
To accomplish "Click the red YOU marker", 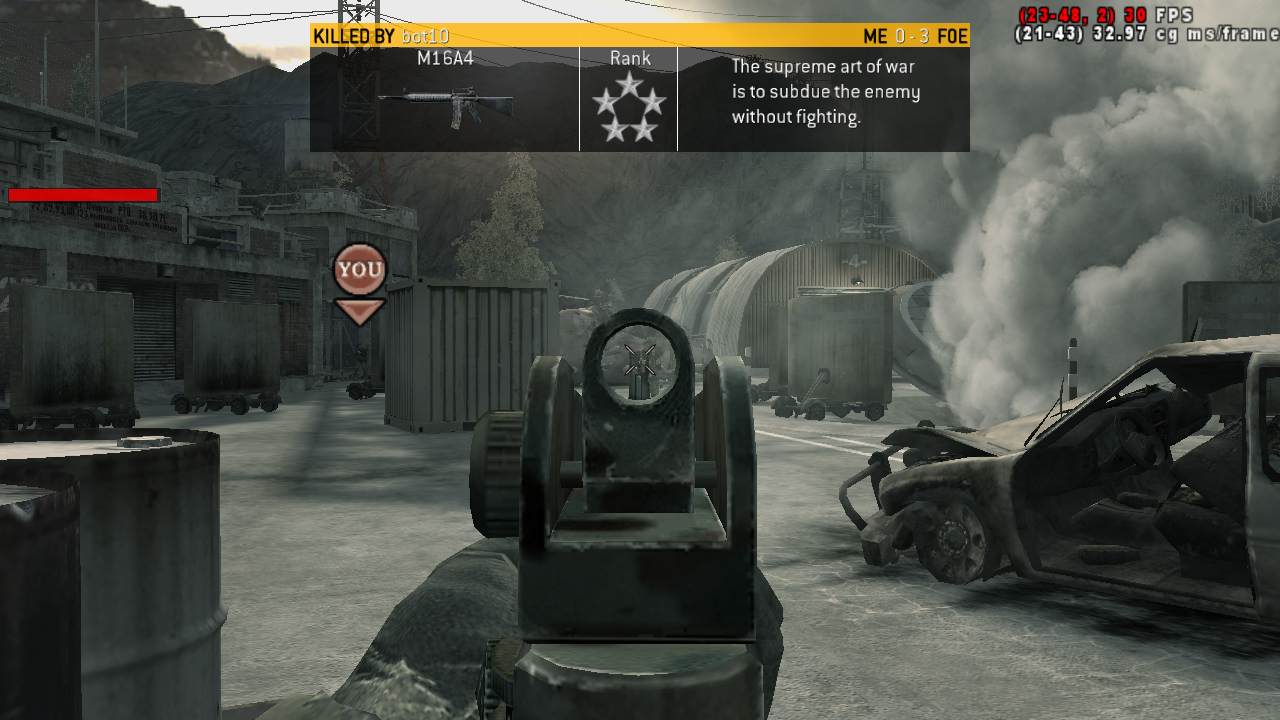I will [359, 270].
